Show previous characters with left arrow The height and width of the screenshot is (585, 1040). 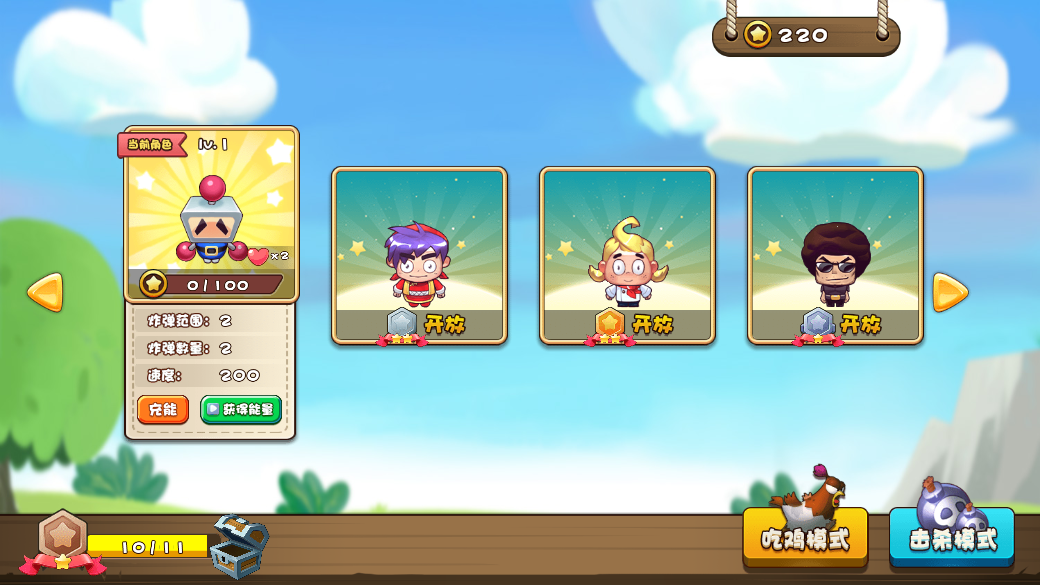45,292
